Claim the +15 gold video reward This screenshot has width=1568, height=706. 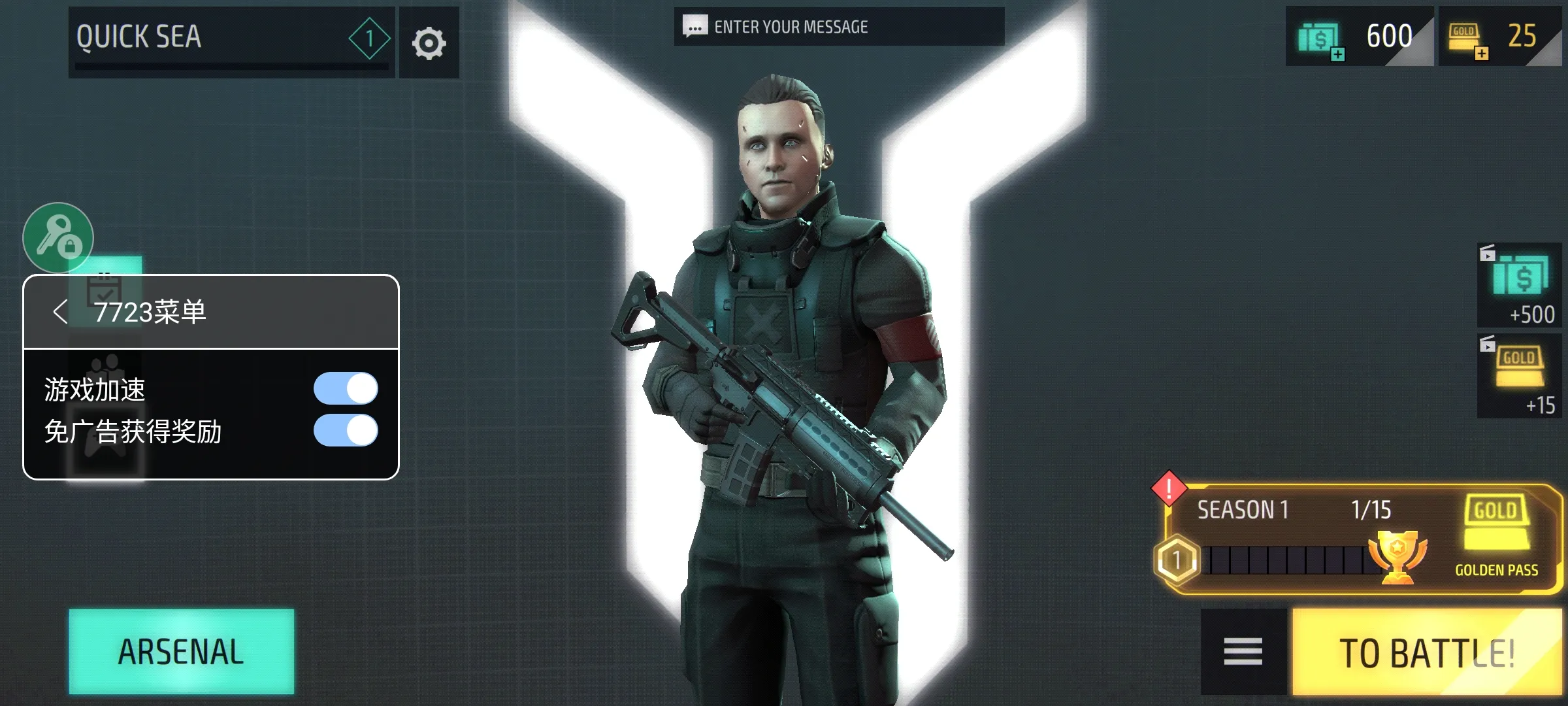point(1520,377)
